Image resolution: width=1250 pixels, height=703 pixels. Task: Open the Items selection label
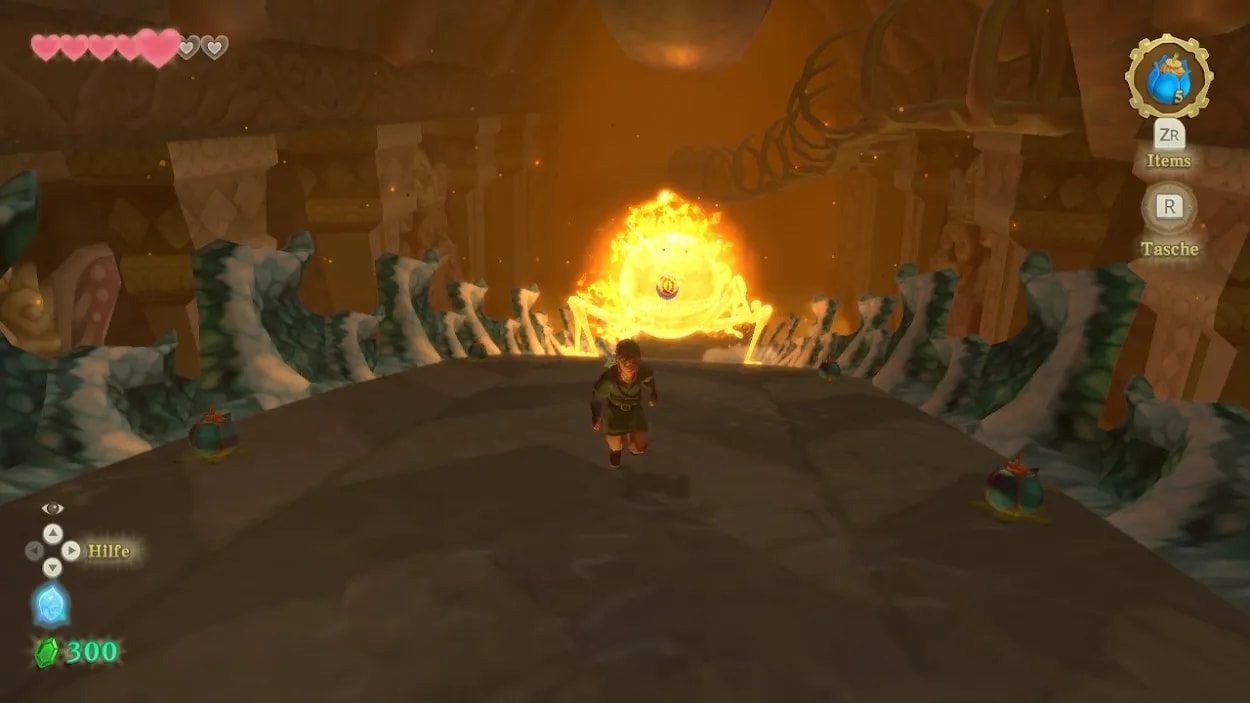pyautogui.click(x=1168, y=160)
